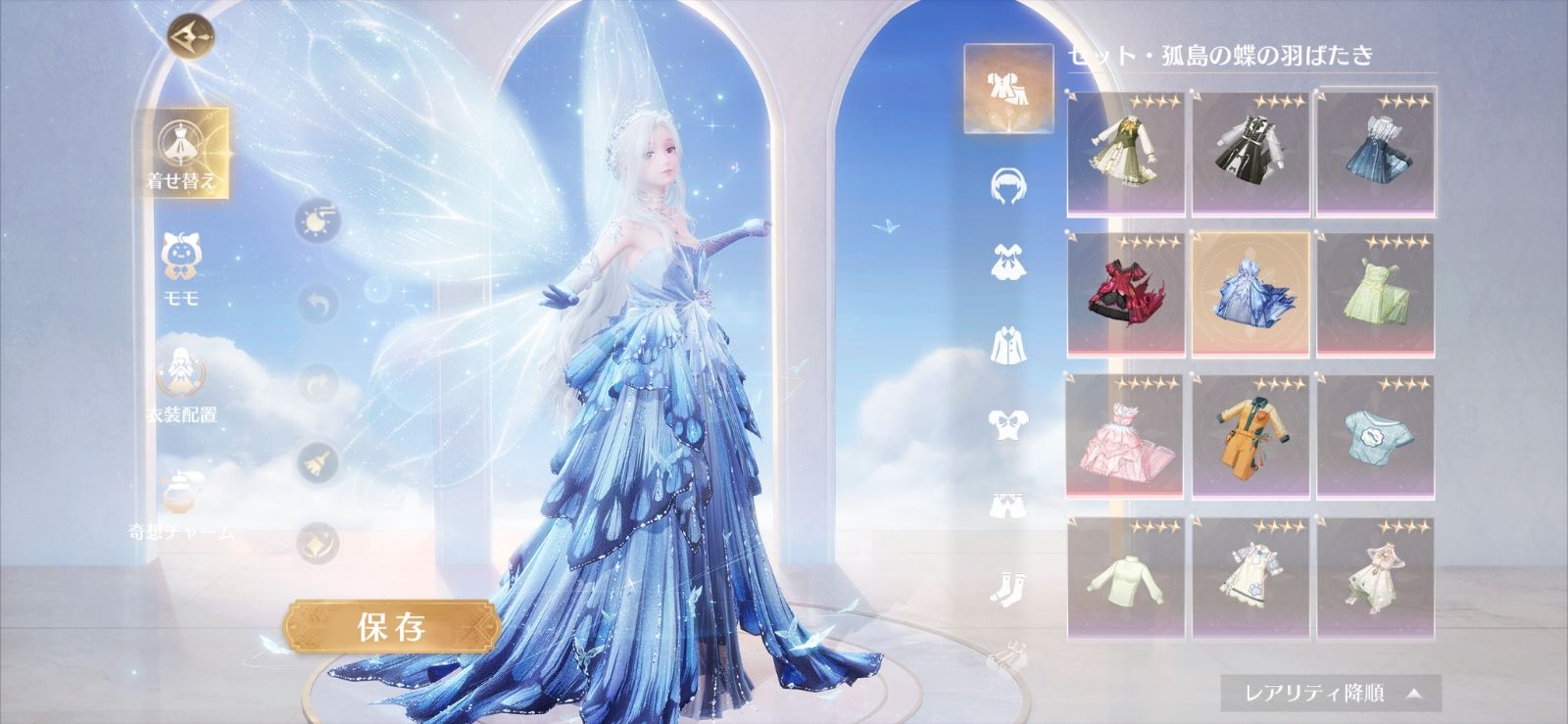Screen dimensions: 1568x724
Task: Equip the orange workwear outfit
Action: tap(1249, 435)
